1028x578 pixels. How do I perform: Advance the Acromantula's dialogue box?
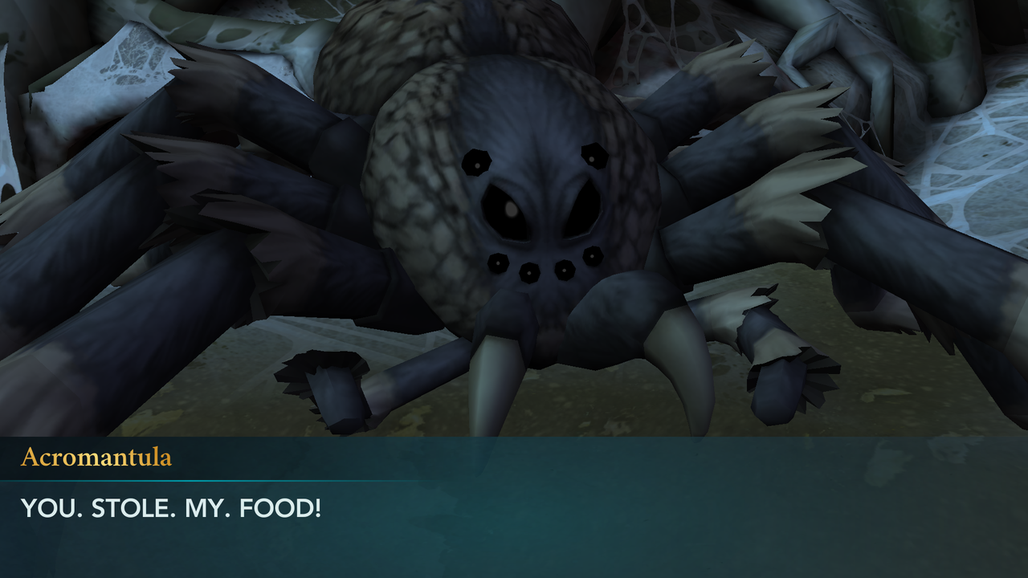tap(514, 508)
